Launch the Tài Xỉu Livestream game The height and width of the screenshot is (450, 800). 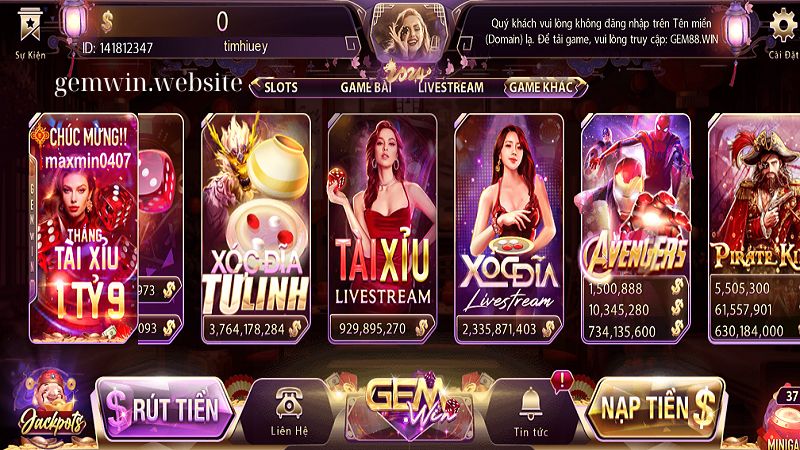click(x=383, y=225)
